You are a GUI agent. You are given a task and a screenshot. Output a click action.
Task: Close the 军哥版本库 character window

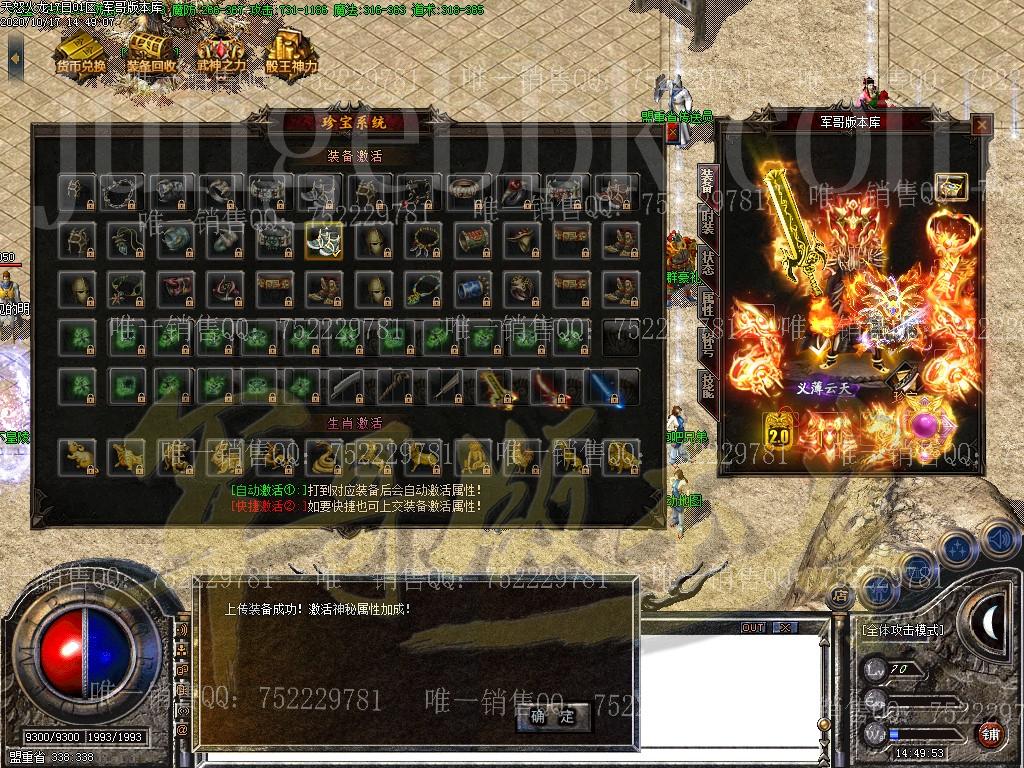coord(981,125)
